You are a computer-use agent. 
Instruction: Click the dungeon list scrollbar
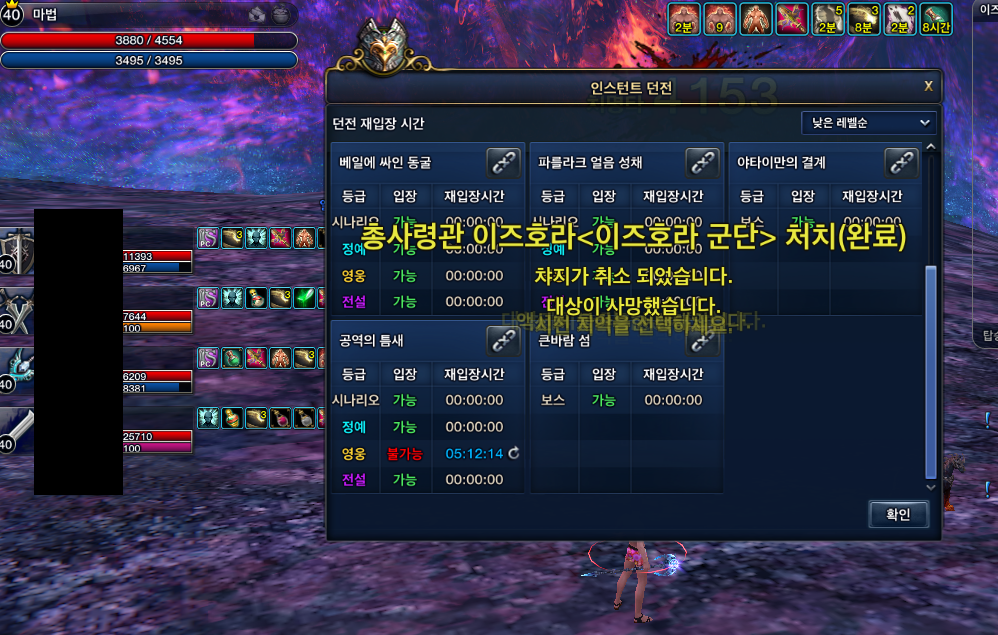pyautogui.click(x=931, y=370)
